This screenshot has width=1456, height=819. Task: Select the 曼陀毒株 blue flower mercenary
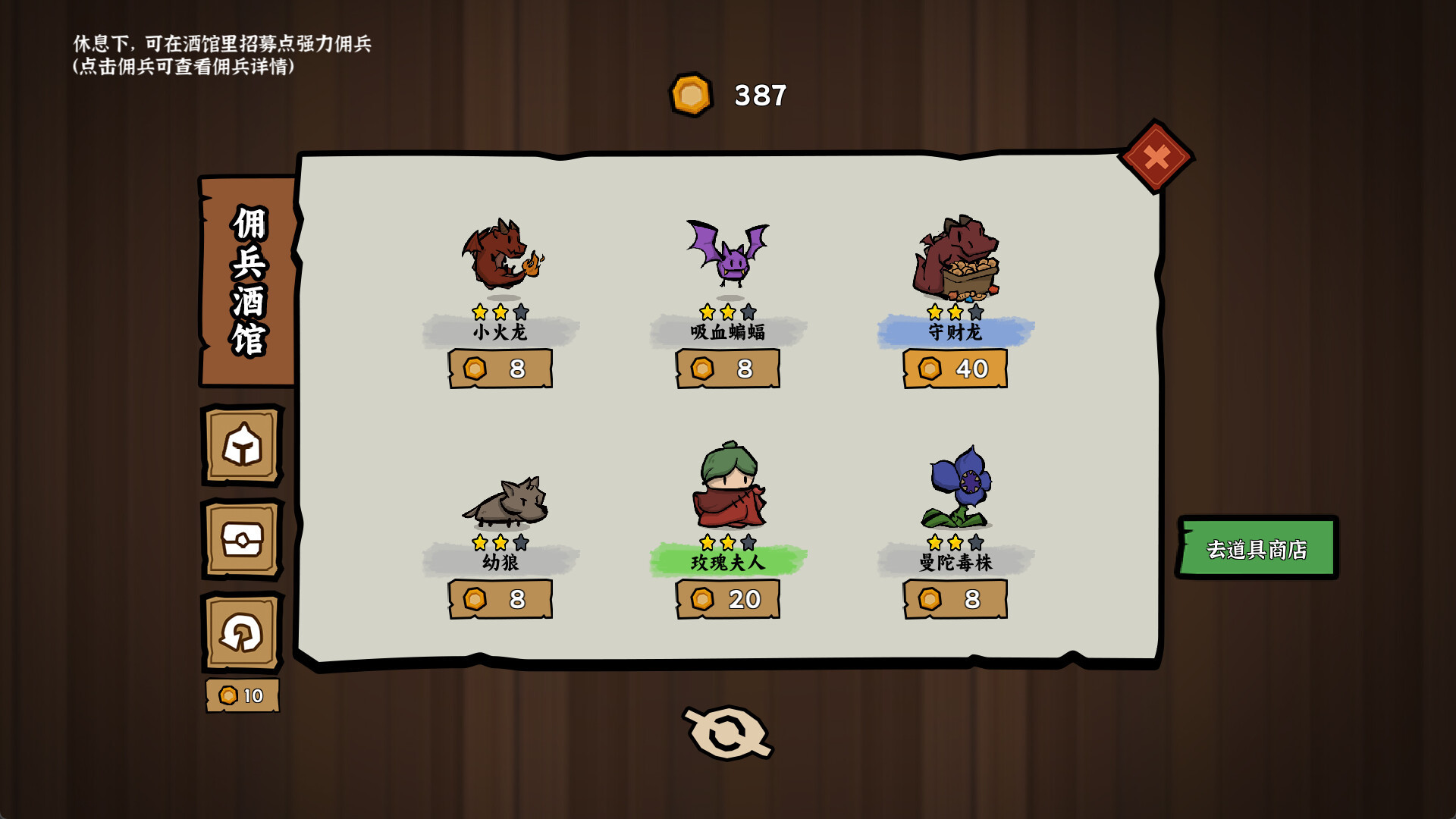pos(959,487)
